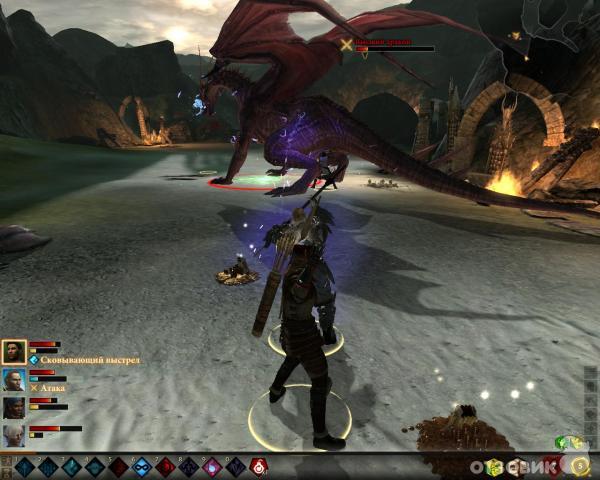This screenshot has height=480, width=600.
Task: Use the pink orb ability in slot 9
Action: tap(211, 466)
